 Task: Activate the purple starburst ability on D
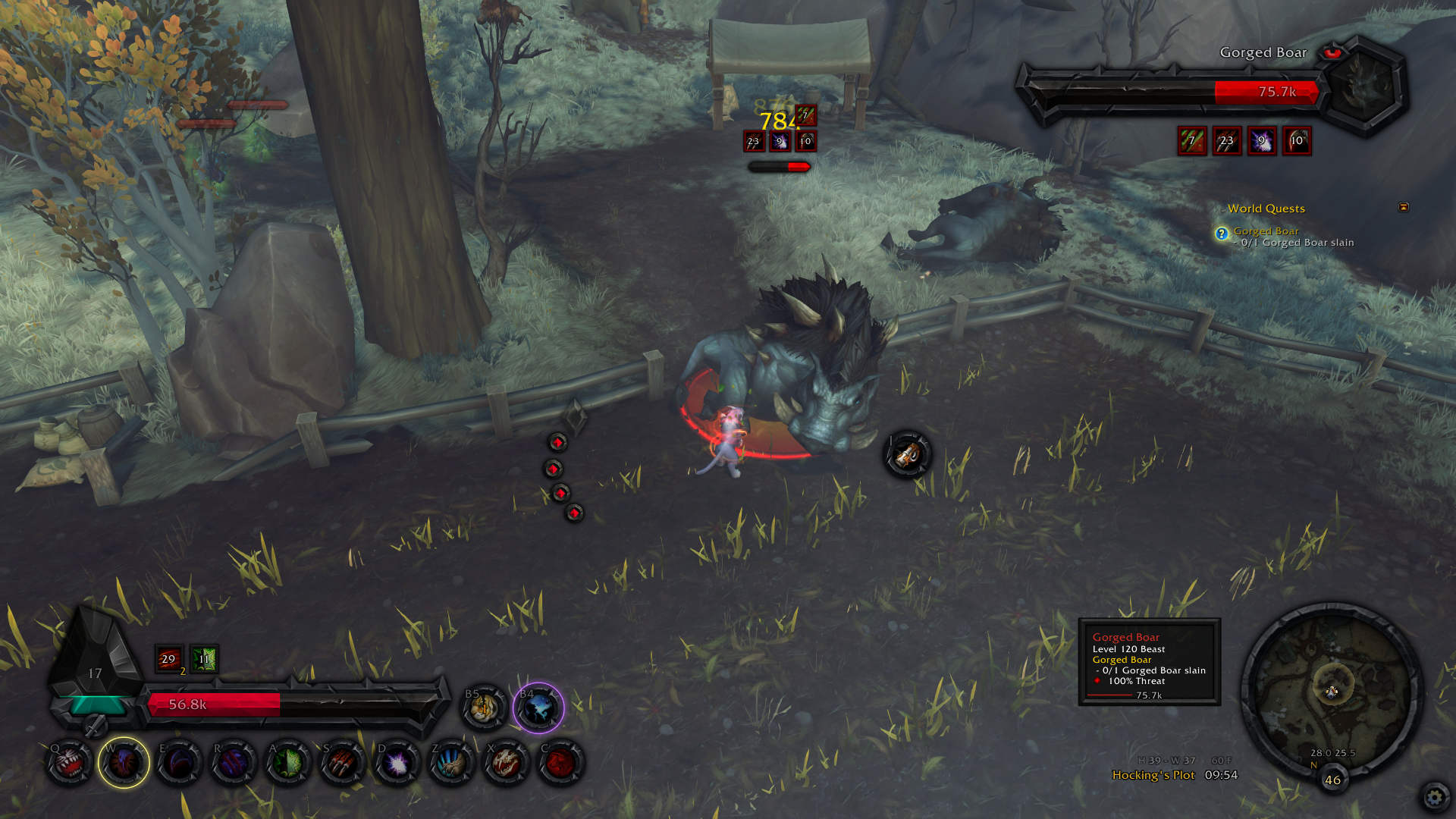tap(397, 763)
